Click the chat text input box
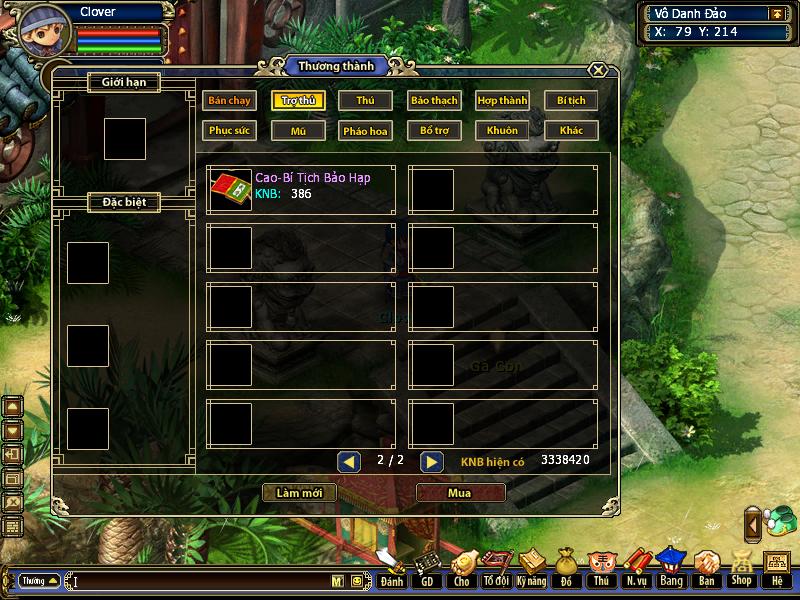This screenshot has height=600, width=800. pos(200,581)
